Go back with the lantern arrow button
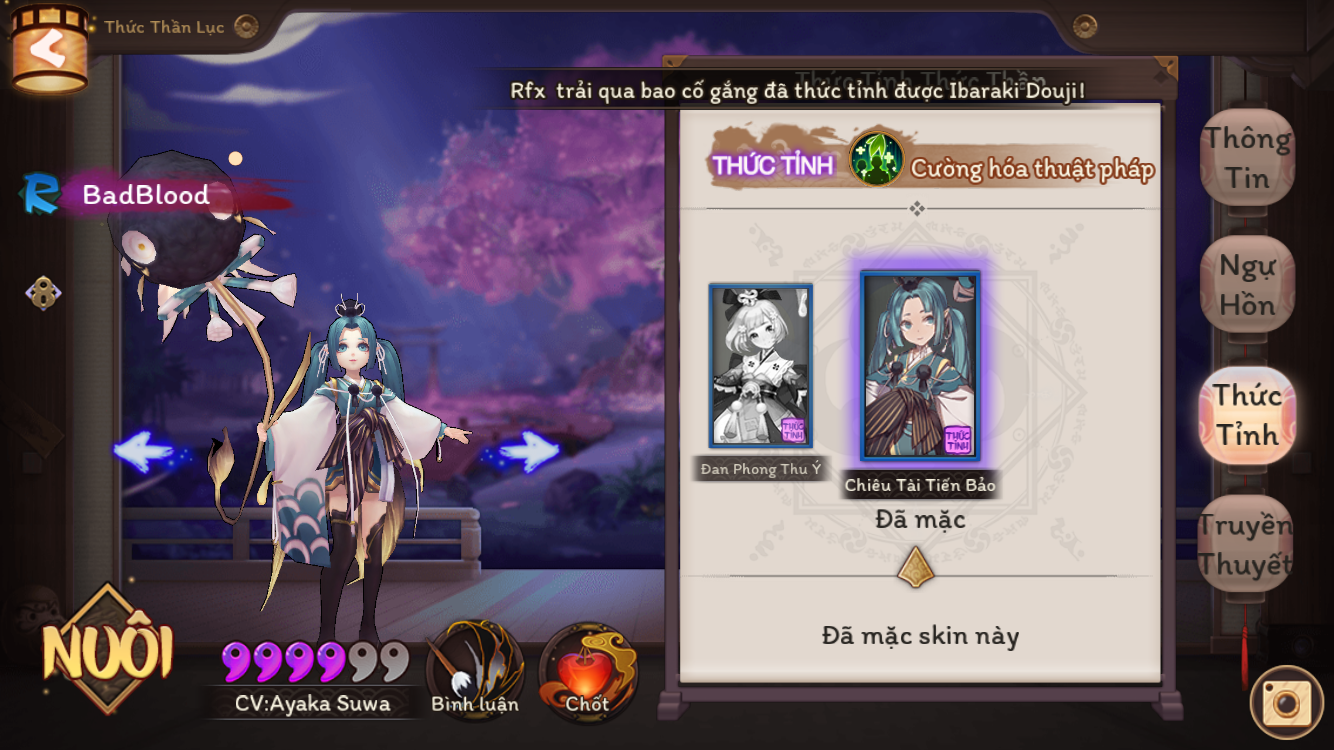 (x=48, y=50)
